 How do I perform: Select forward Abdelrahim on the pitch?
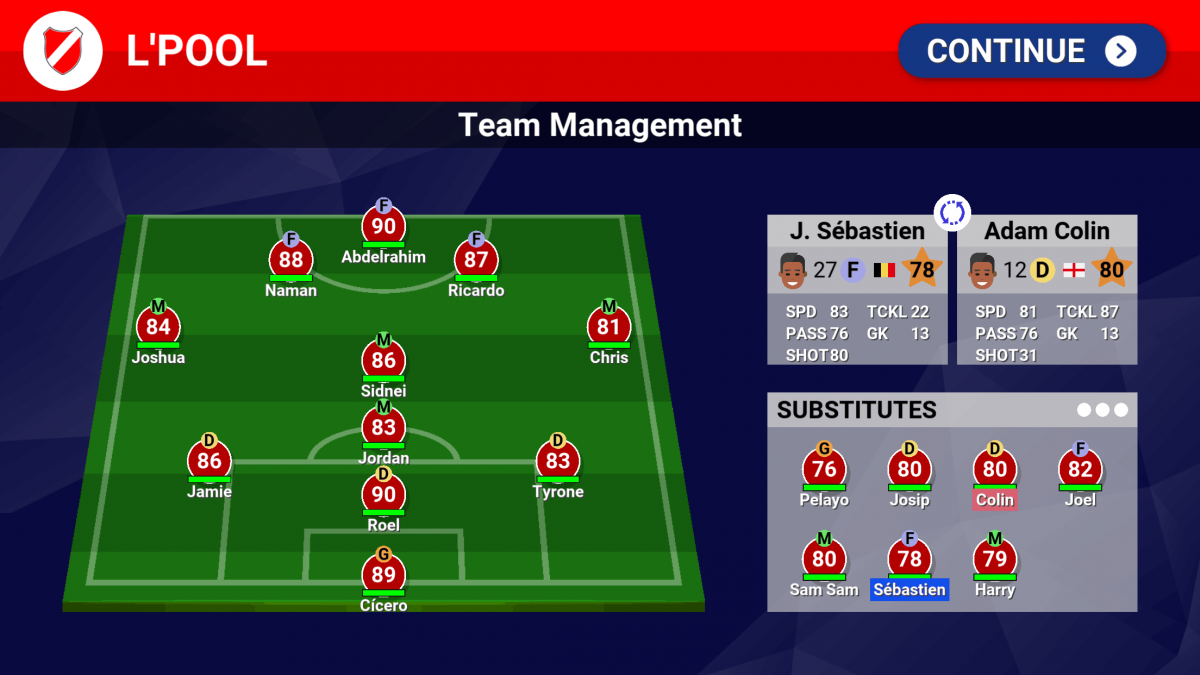click(383, 227)
